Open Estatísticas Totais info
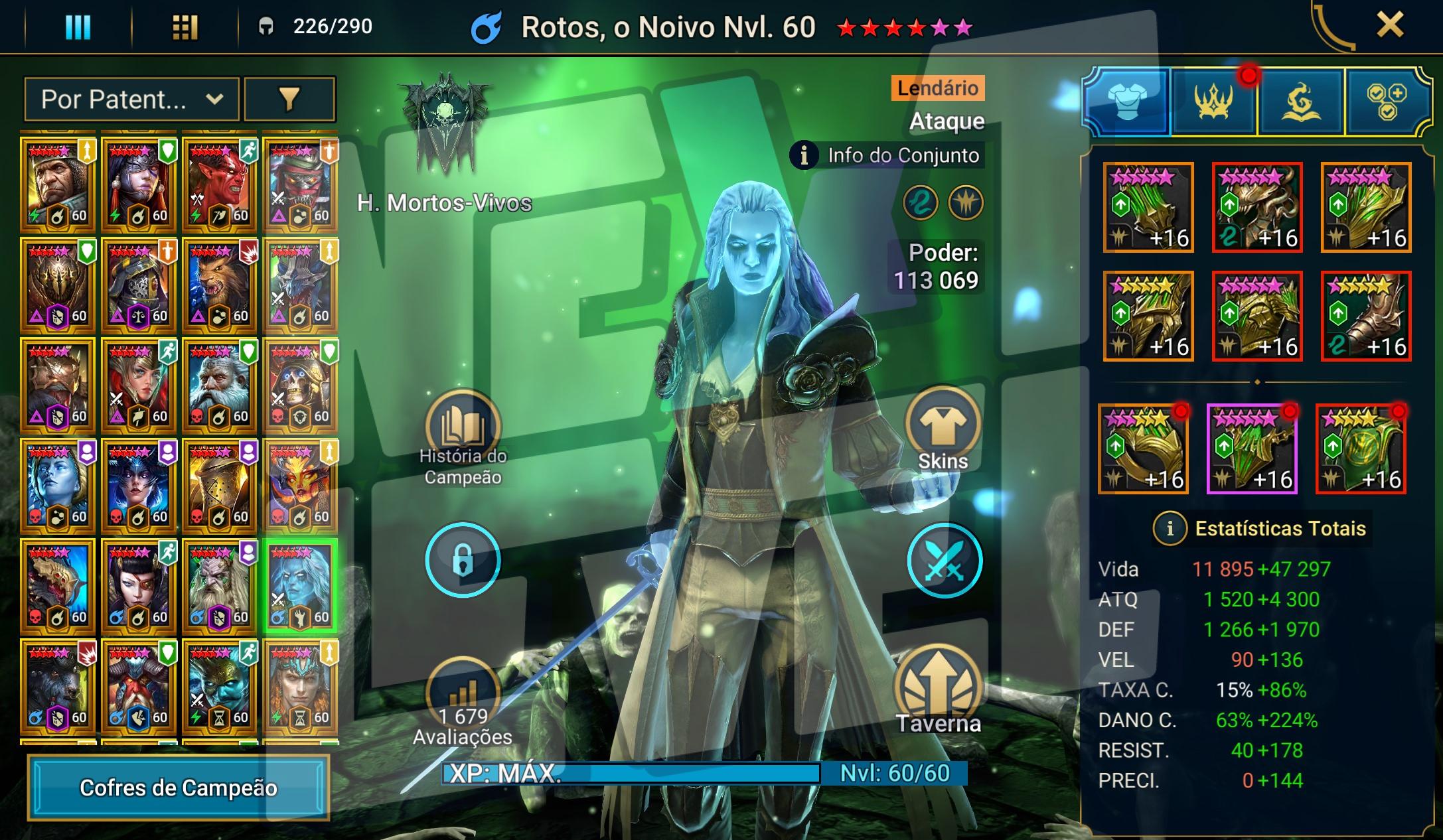 pyautogui.click(x=1170, y=529)
